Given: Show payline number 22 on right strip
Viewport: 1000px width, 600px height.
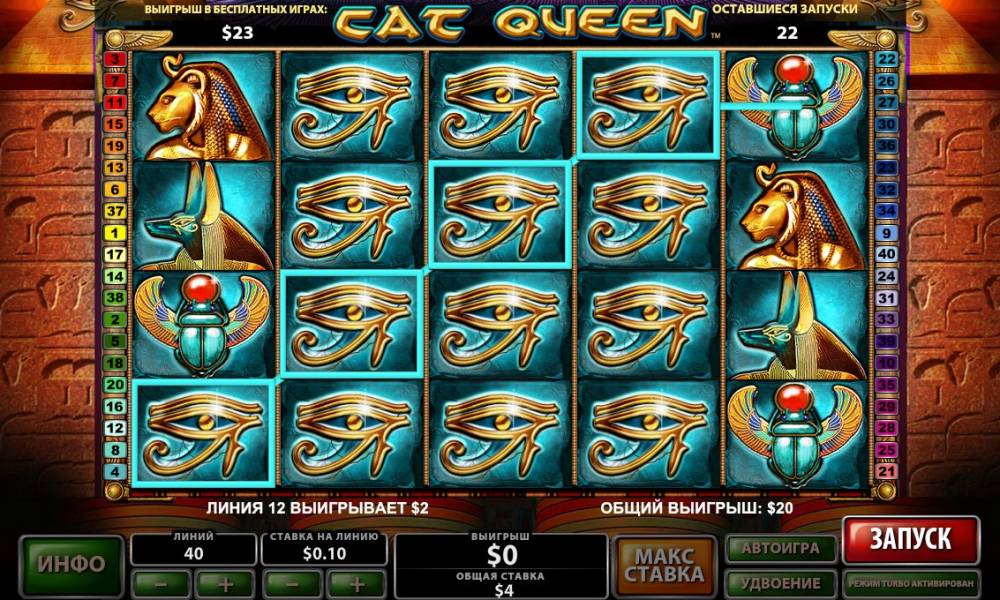Looking at the screenshot, I should [886, 59].
